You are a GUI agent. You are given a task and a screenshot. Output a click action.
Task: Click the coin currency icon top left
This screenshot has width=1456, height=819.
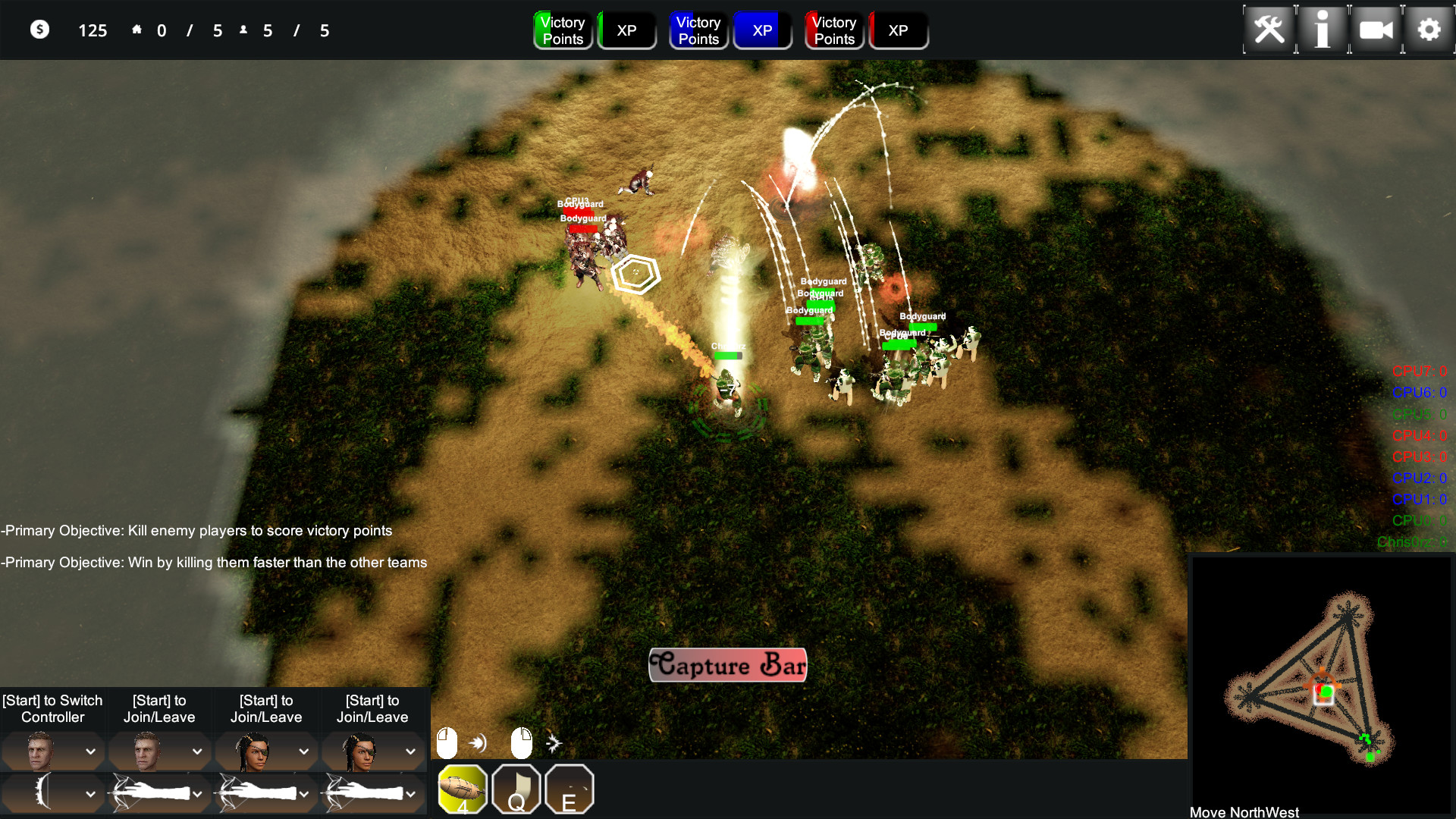(40, 30)
